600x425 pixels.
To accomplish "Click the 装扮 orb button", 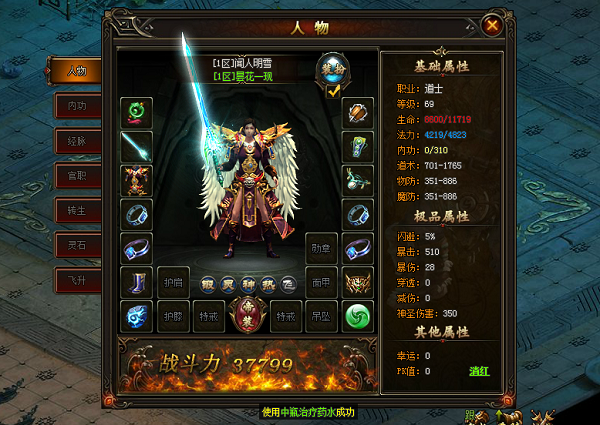I will pos(333,68).
